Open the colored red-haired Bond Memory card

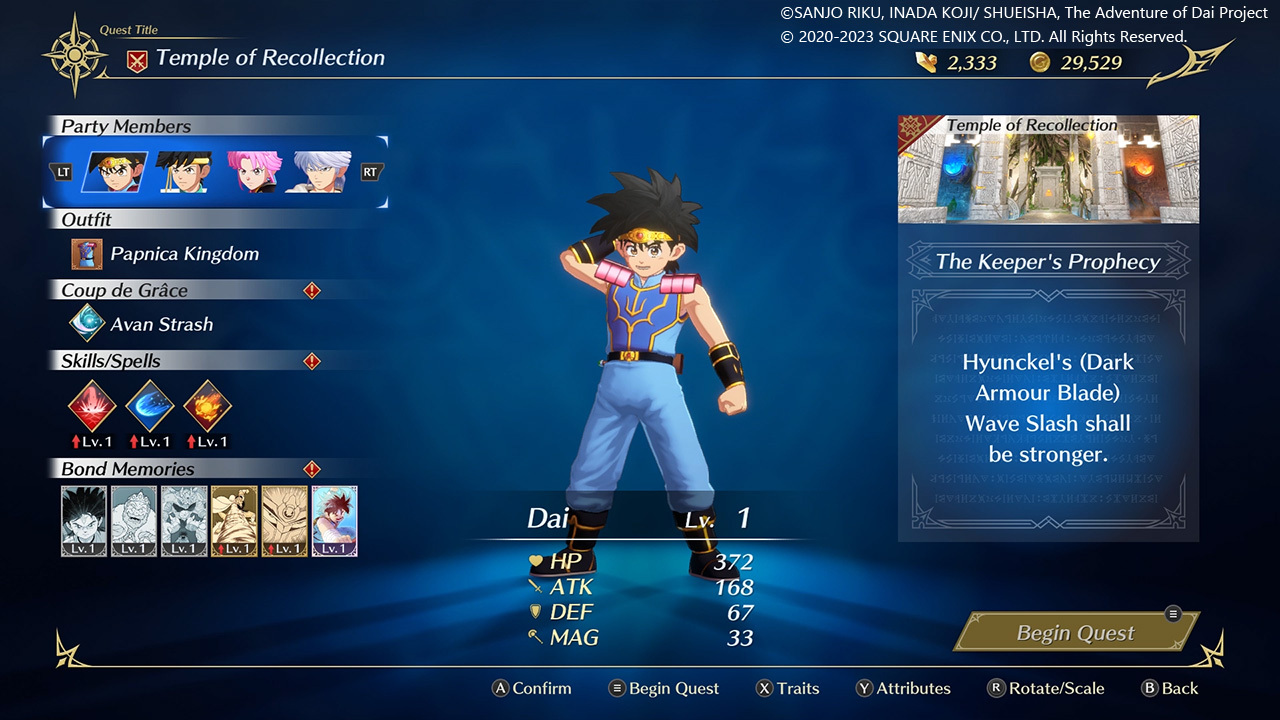(334, 521)
